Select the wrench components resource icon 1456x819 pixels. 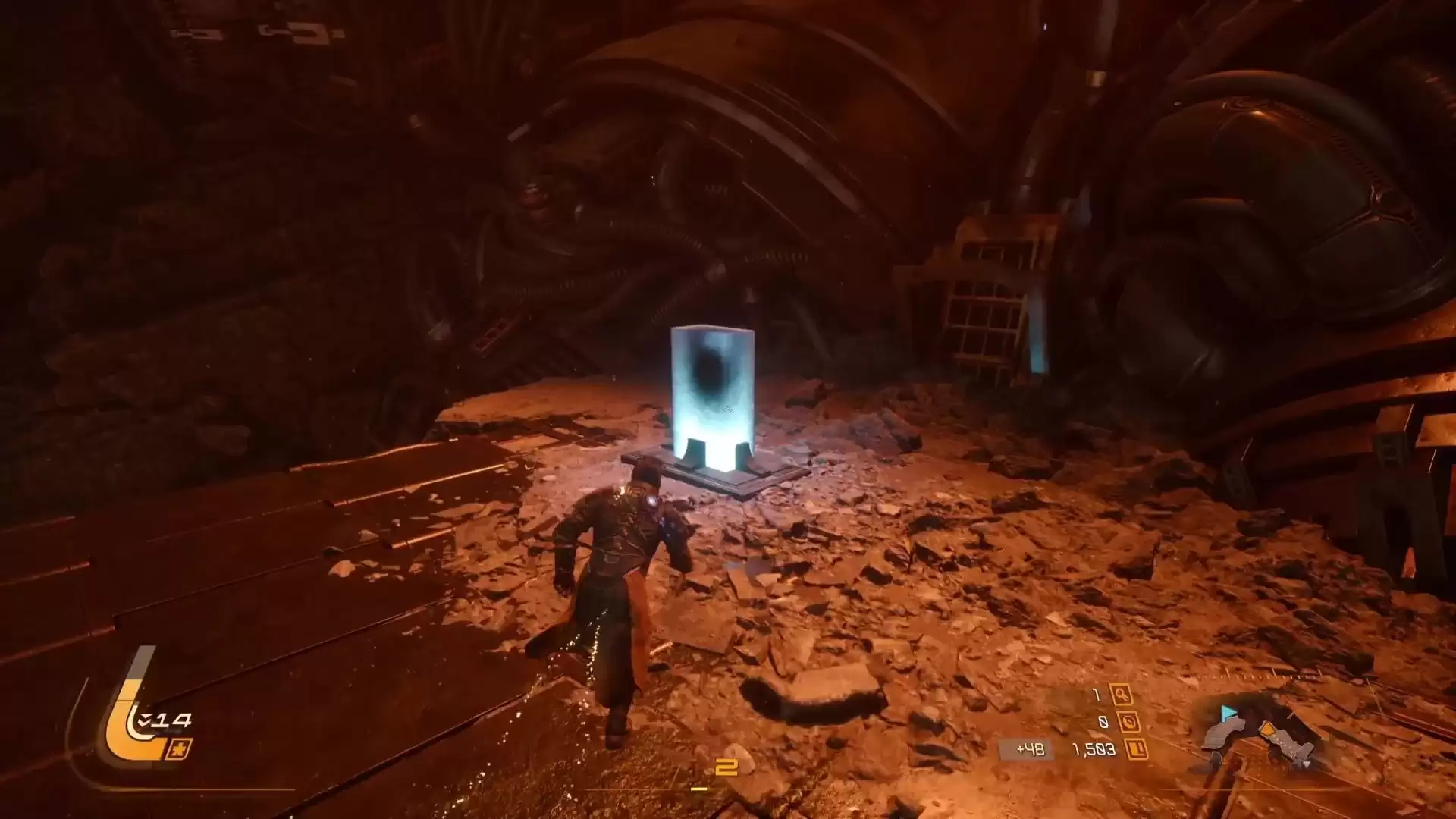(1120, 695)
